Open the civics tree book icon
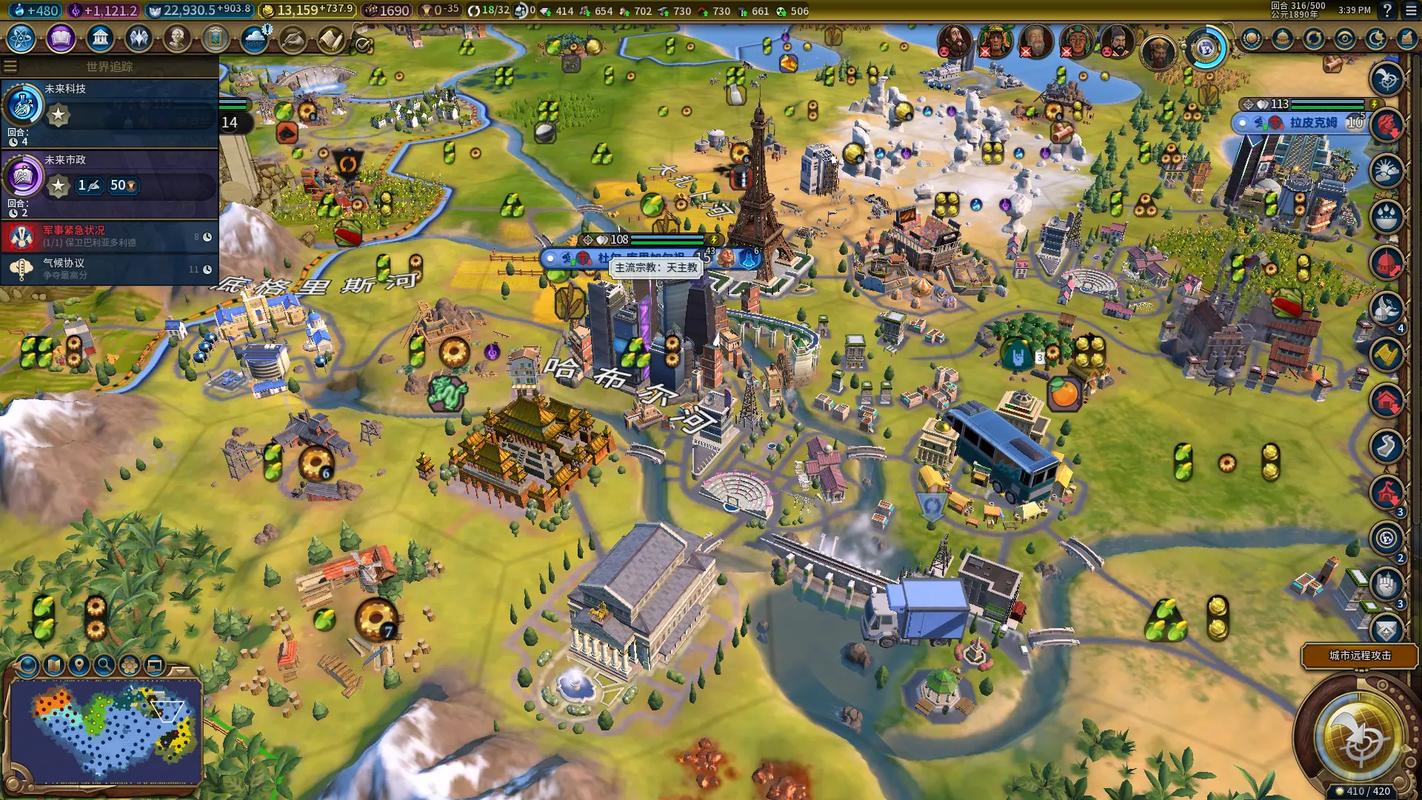Viewport: 1422px width, 800px height. pyautogui.click(x=60, y=39)
